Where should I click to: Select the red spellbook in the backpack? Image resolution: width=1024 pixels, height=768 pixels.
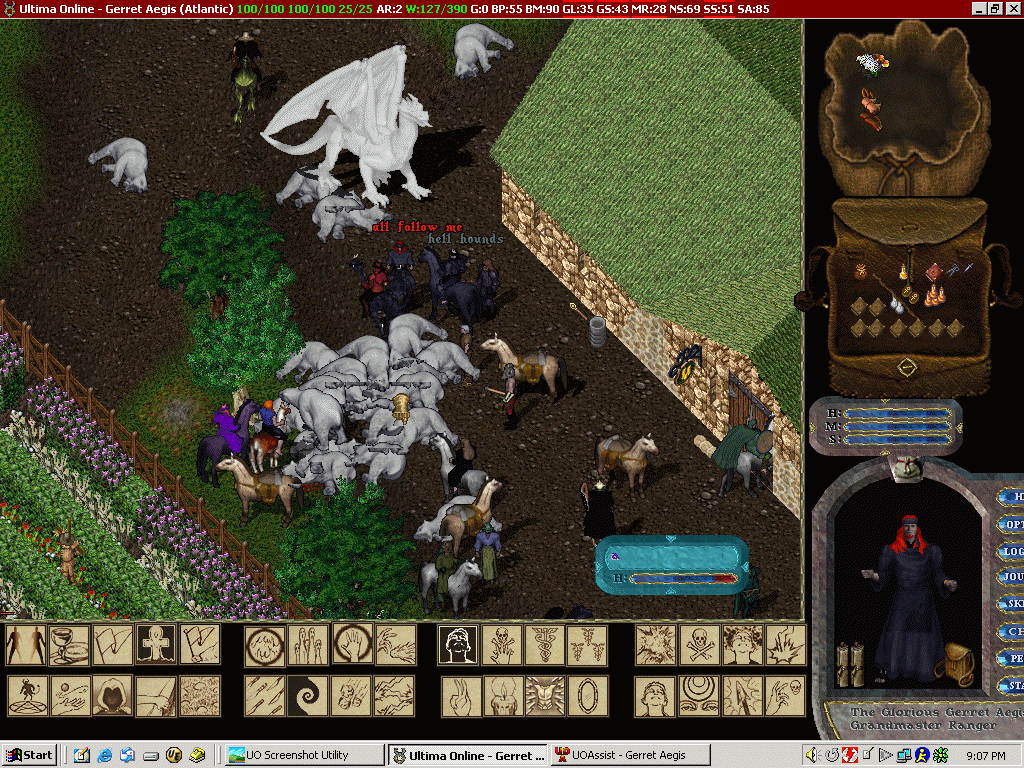933,271
